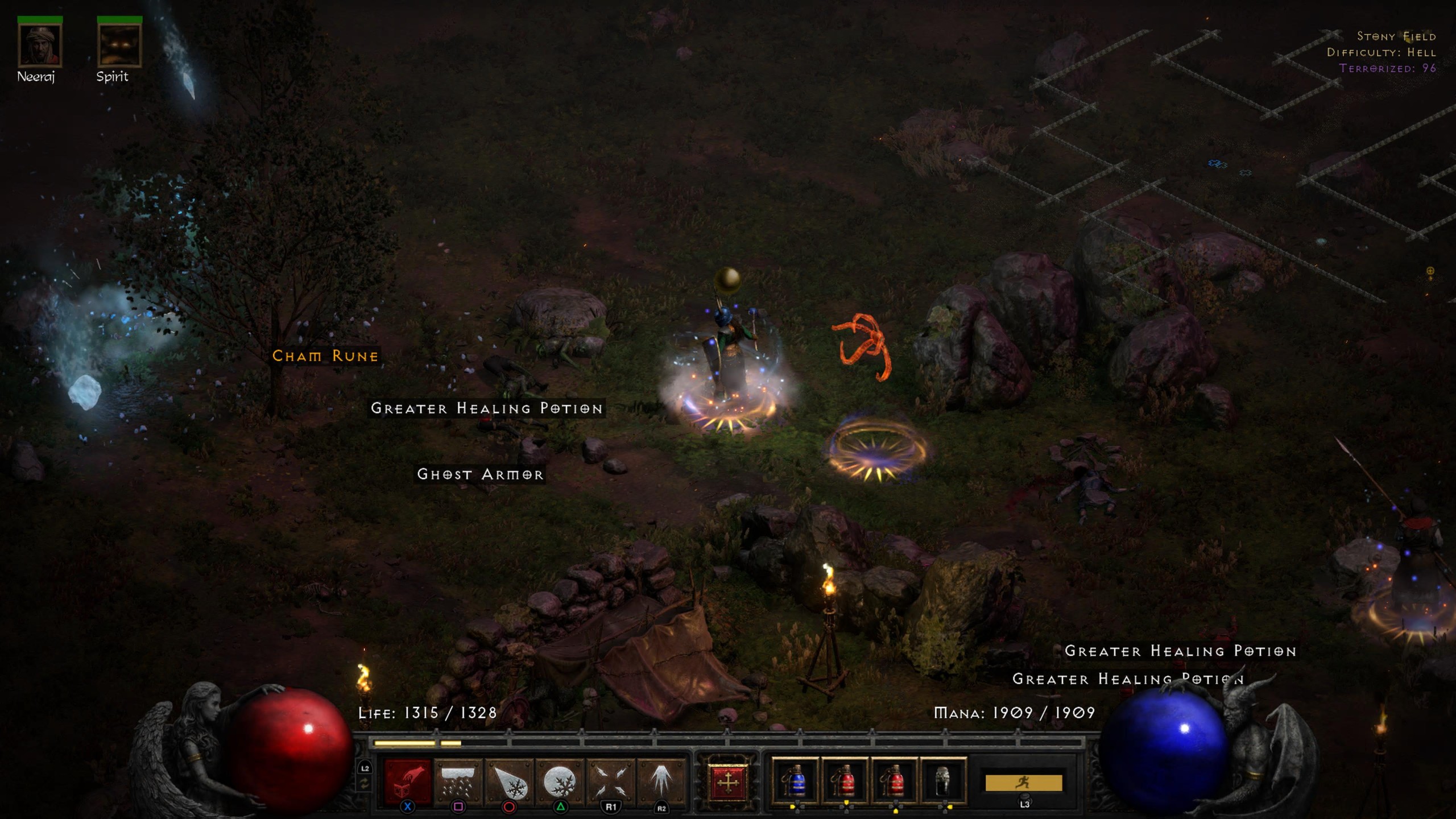Pick up the Cham Rune label

(325, 356)
